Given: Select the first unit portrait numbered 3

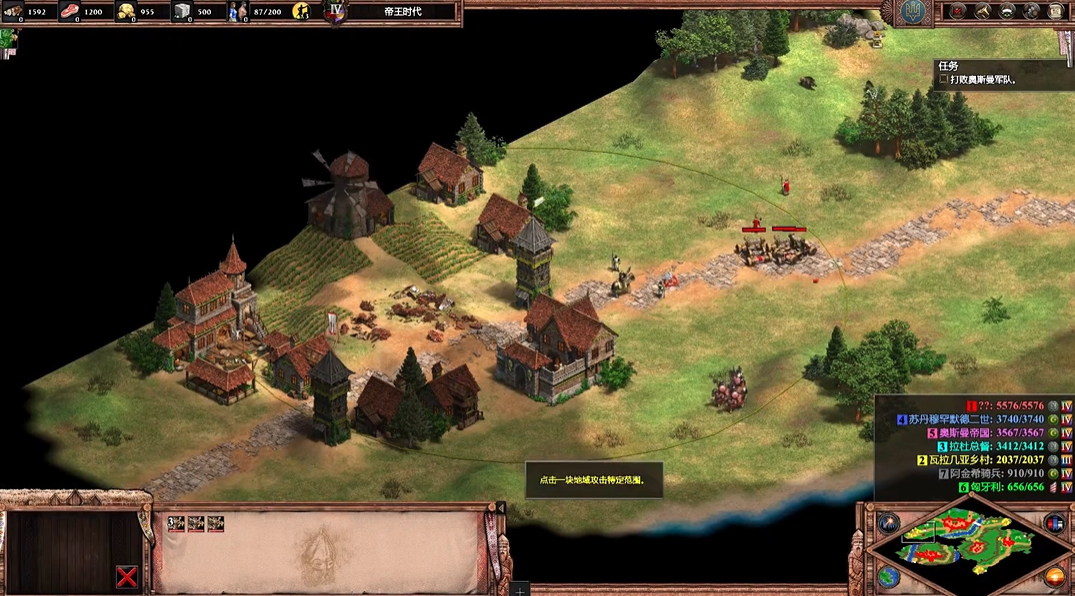Looking at the screenshot, I should coord(177,523).
